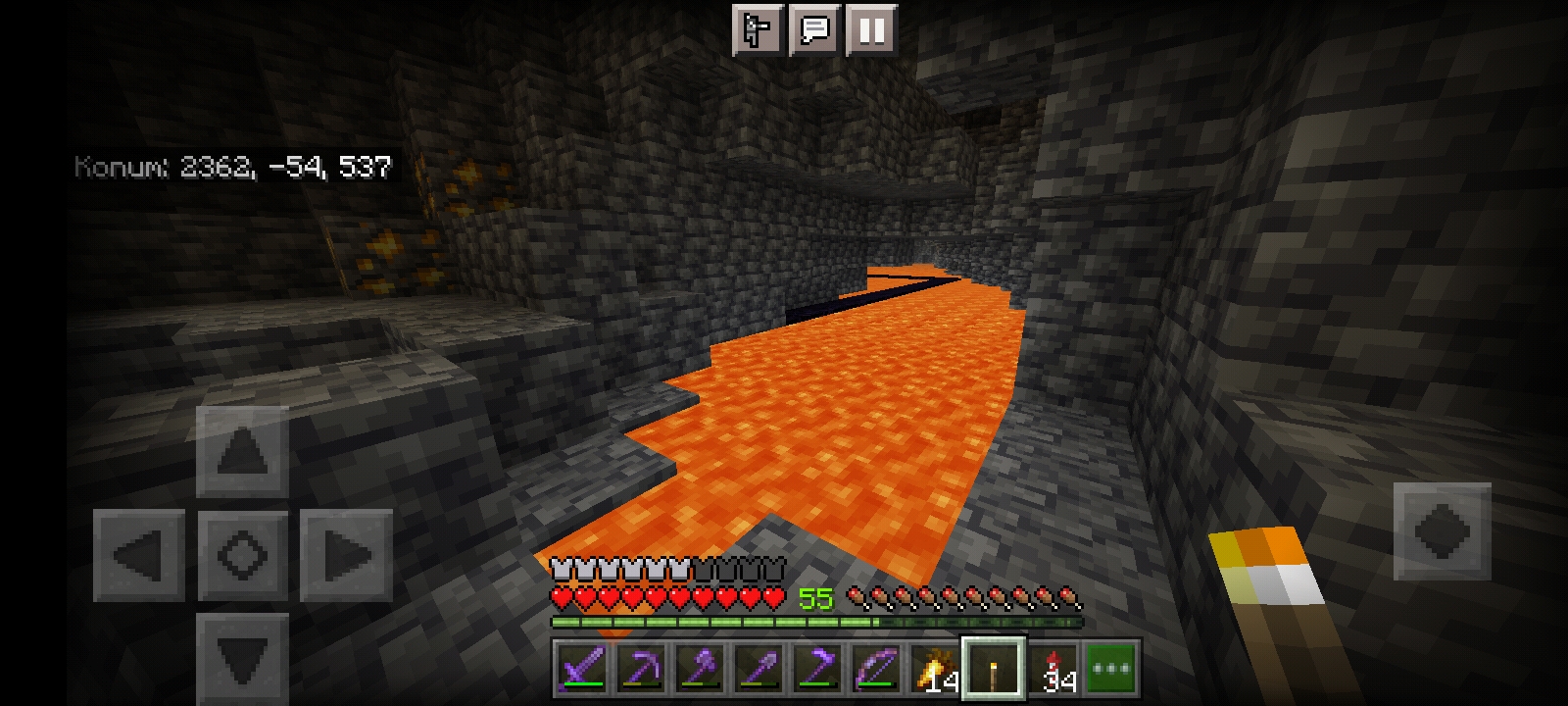Open the emote menu button
The width and height of the screenshot is (1568, 706).
click(758, 30)
